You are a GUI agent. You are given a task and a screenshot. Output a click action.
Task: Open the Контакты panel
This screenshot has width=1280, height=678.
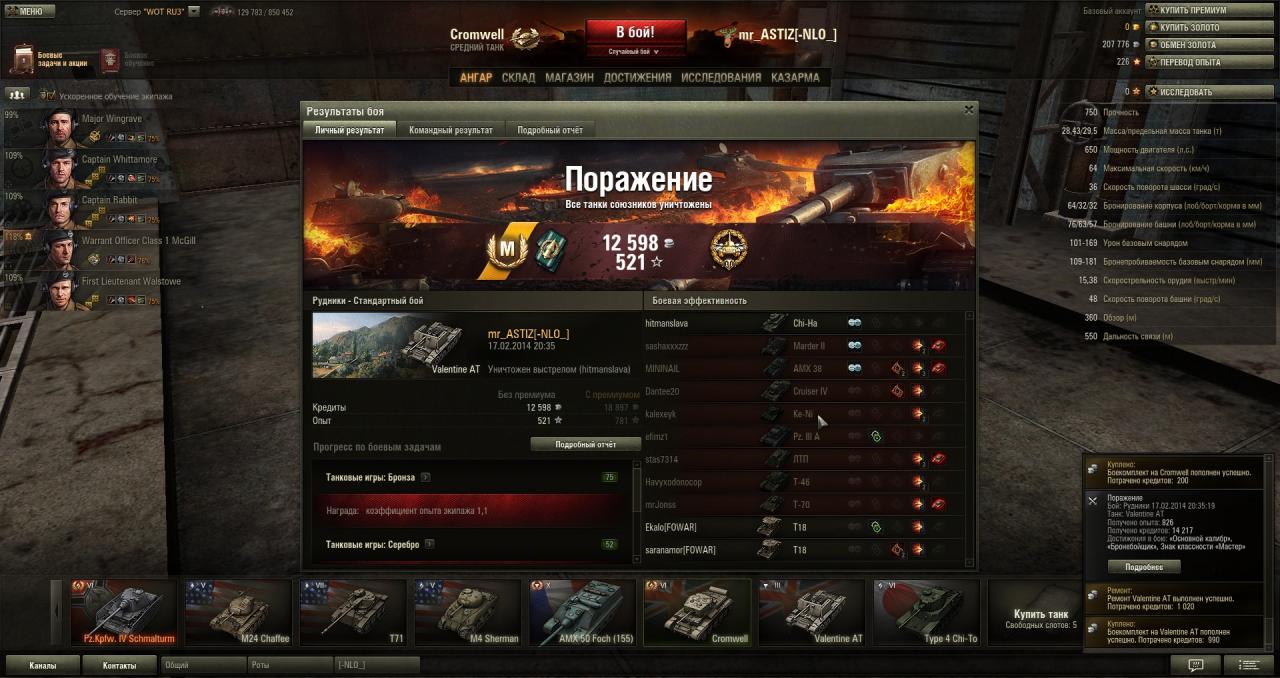[119, 664]
